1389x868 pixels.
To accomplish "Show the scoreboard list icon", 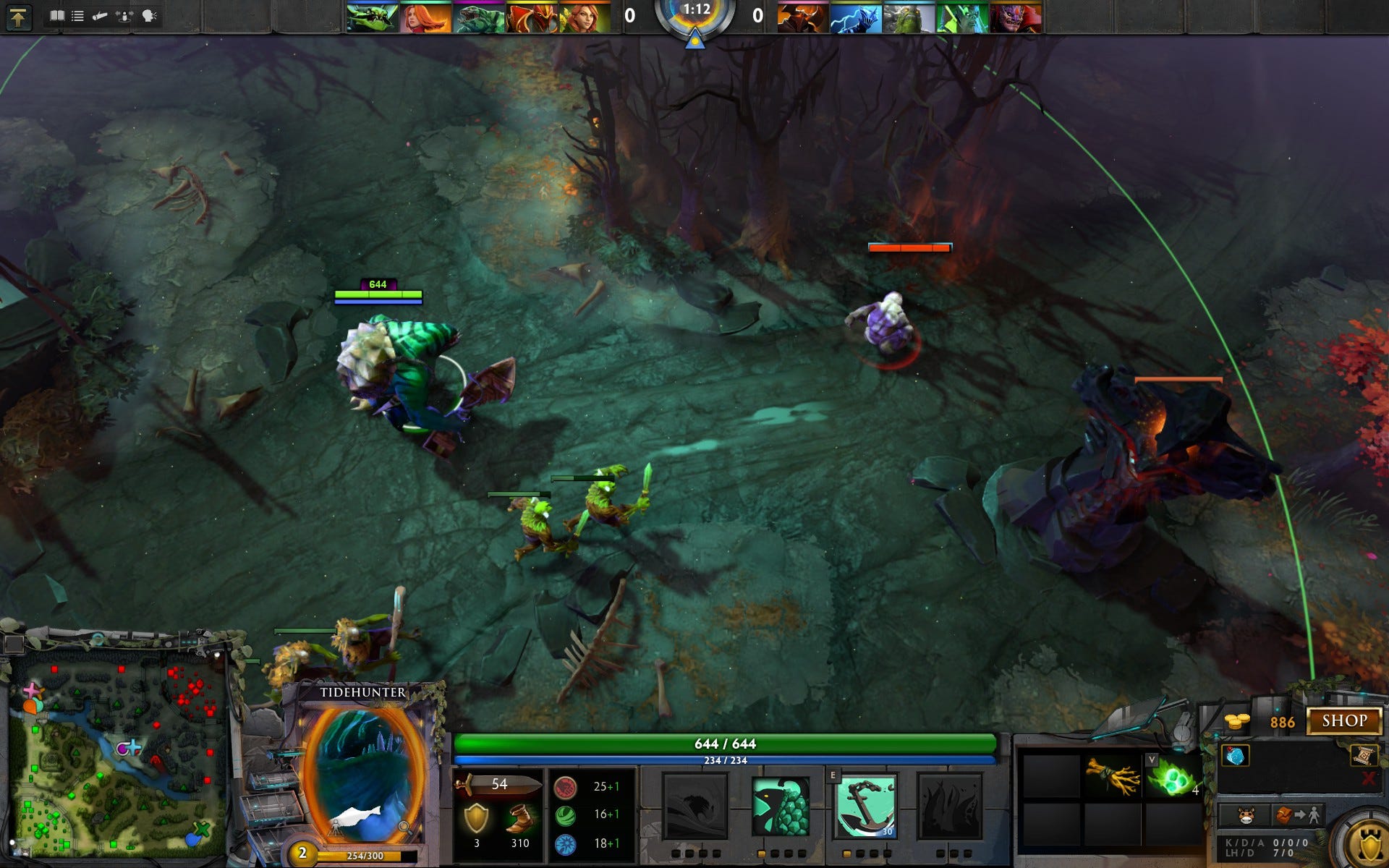I will [77, 16].
